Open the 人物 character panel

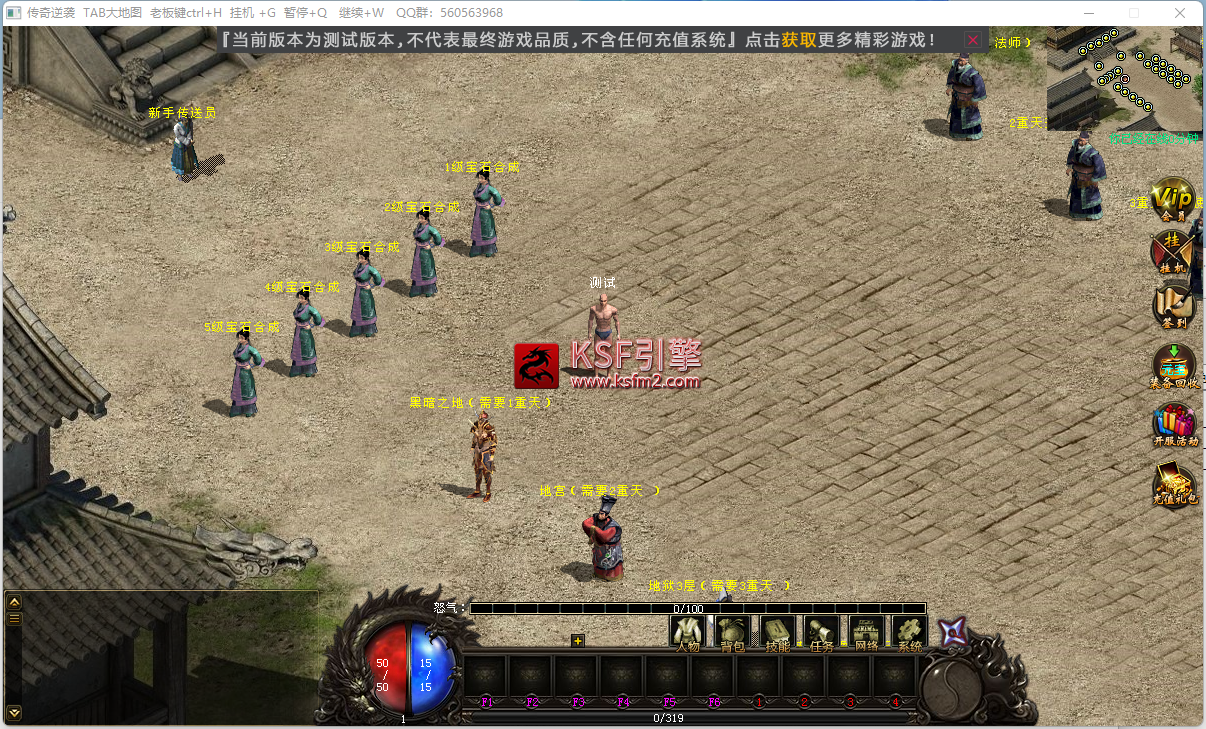point(687,633)
